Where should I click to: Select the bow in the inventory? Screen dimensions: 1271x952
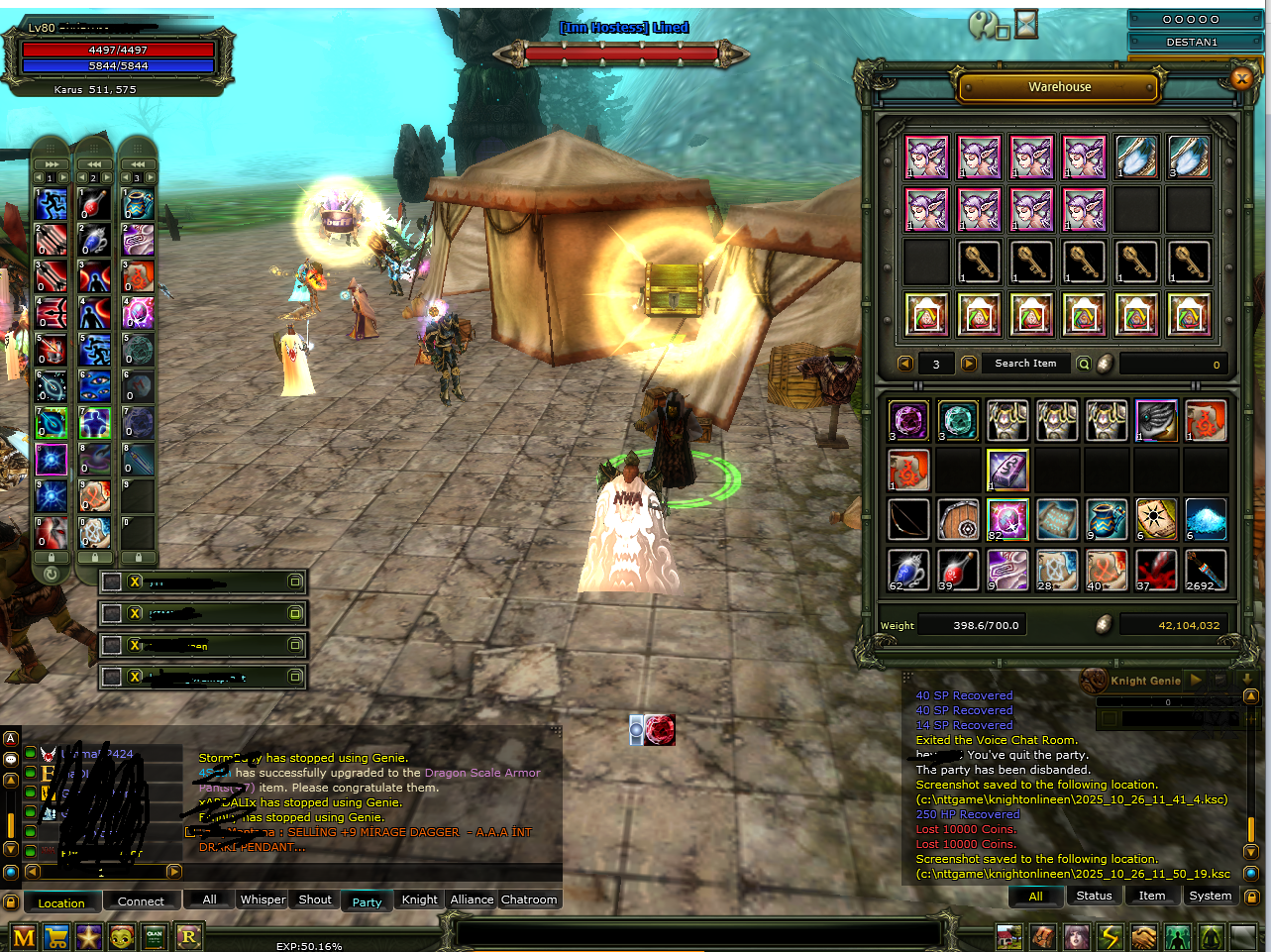click(908, 519)
